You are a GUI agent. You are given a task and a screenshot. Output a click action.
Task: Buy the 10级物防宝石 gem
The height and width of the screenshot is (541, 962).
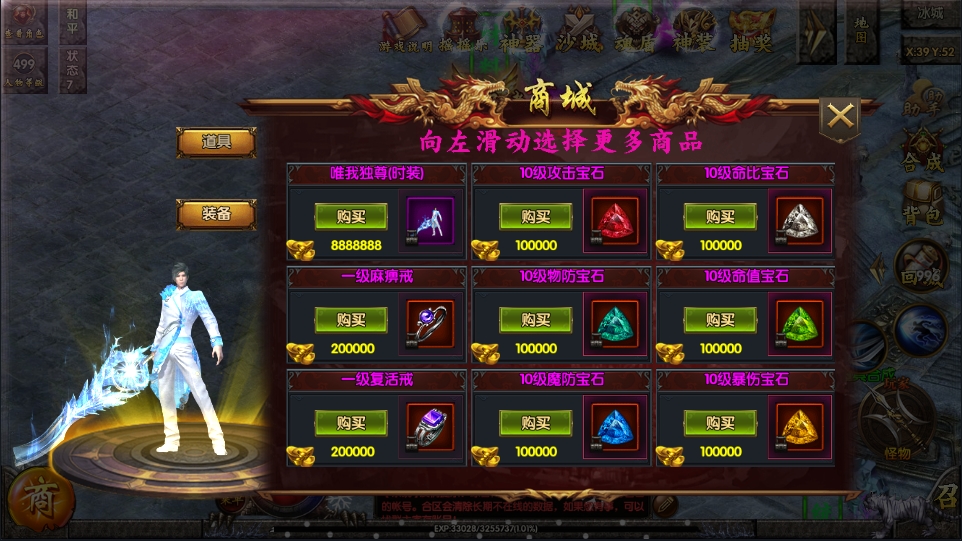pyautogui.click(x=535, y=319)
